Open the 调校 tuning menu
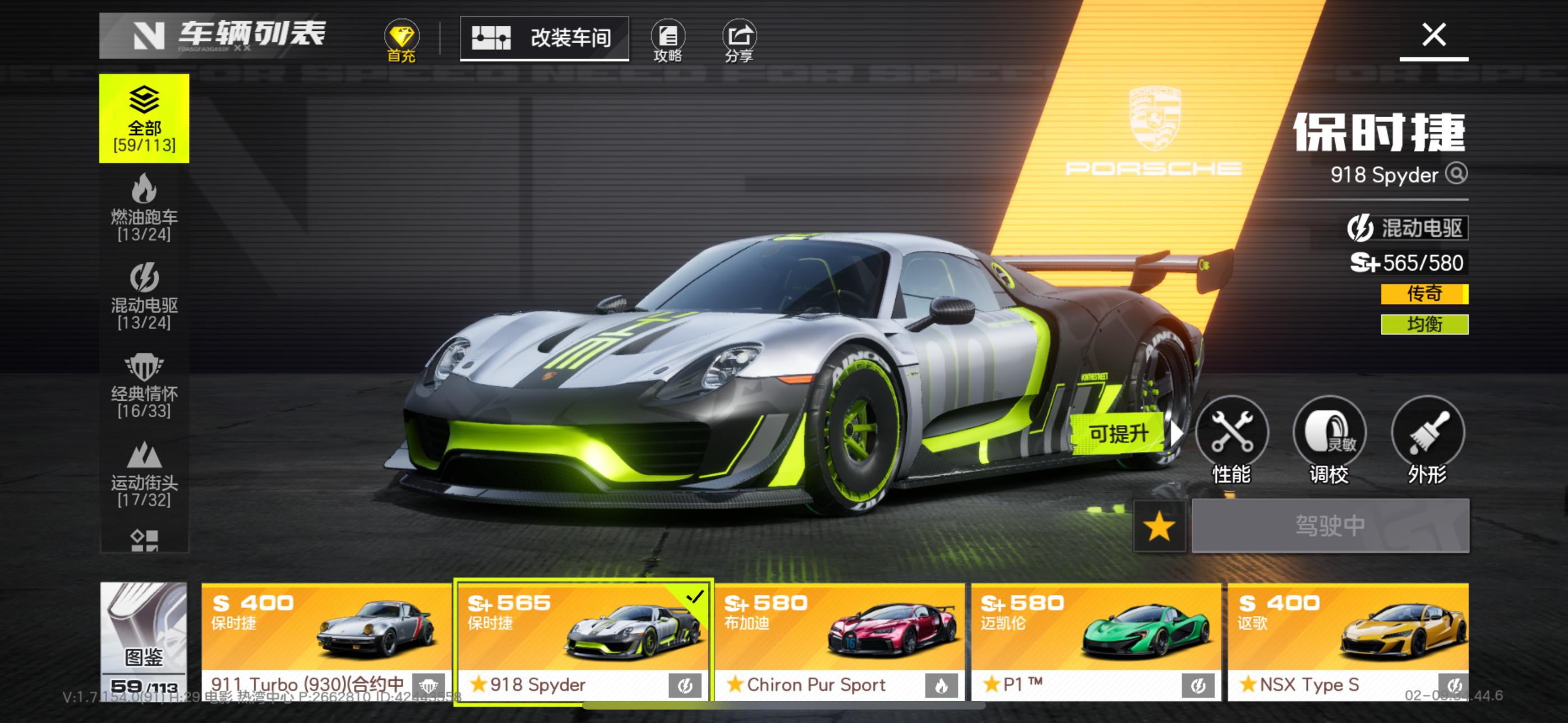This screenshot has width=1568, height=723. coord(1330,439)
